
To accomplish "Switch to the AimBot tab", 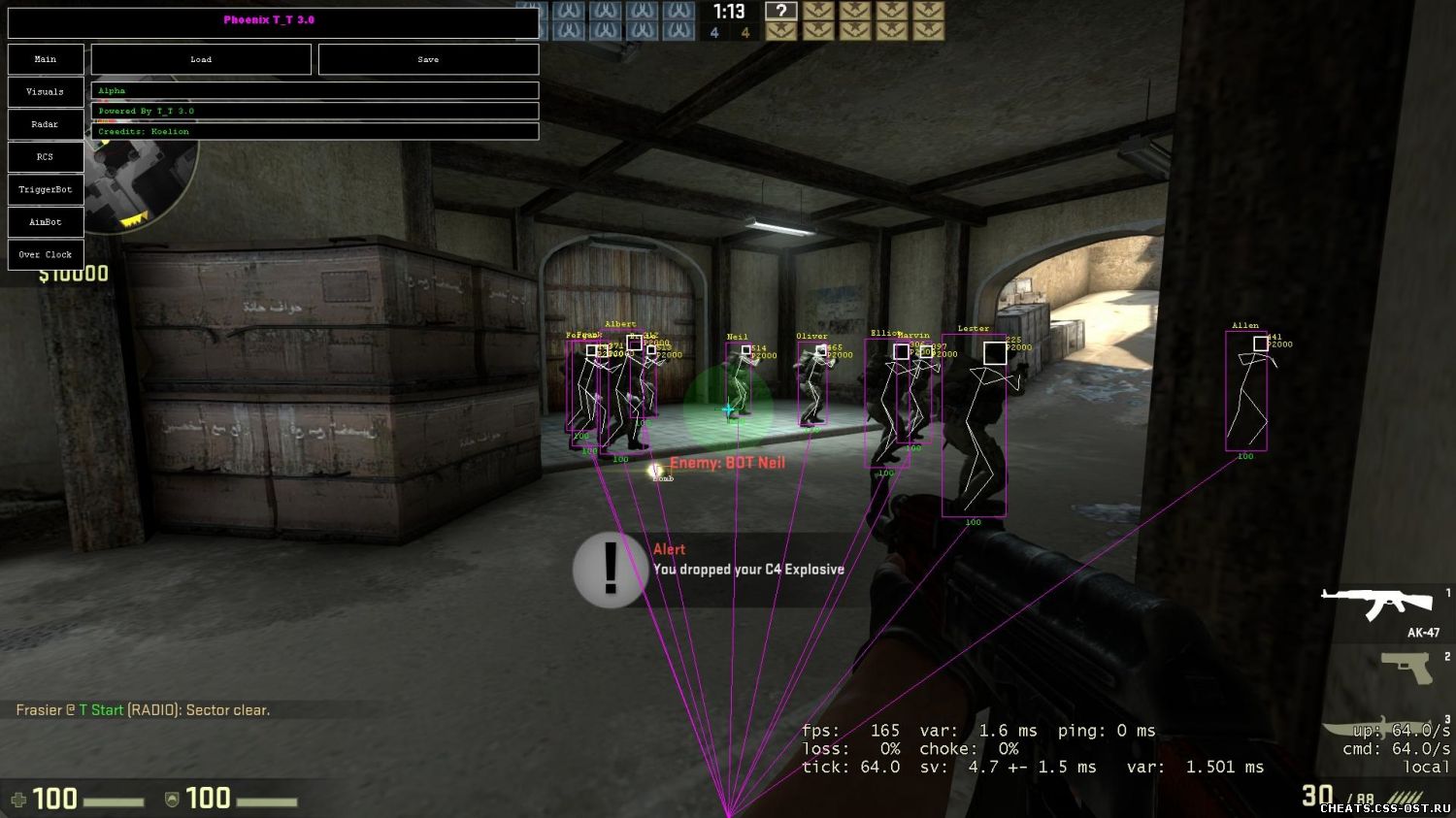I will [46, 221].
